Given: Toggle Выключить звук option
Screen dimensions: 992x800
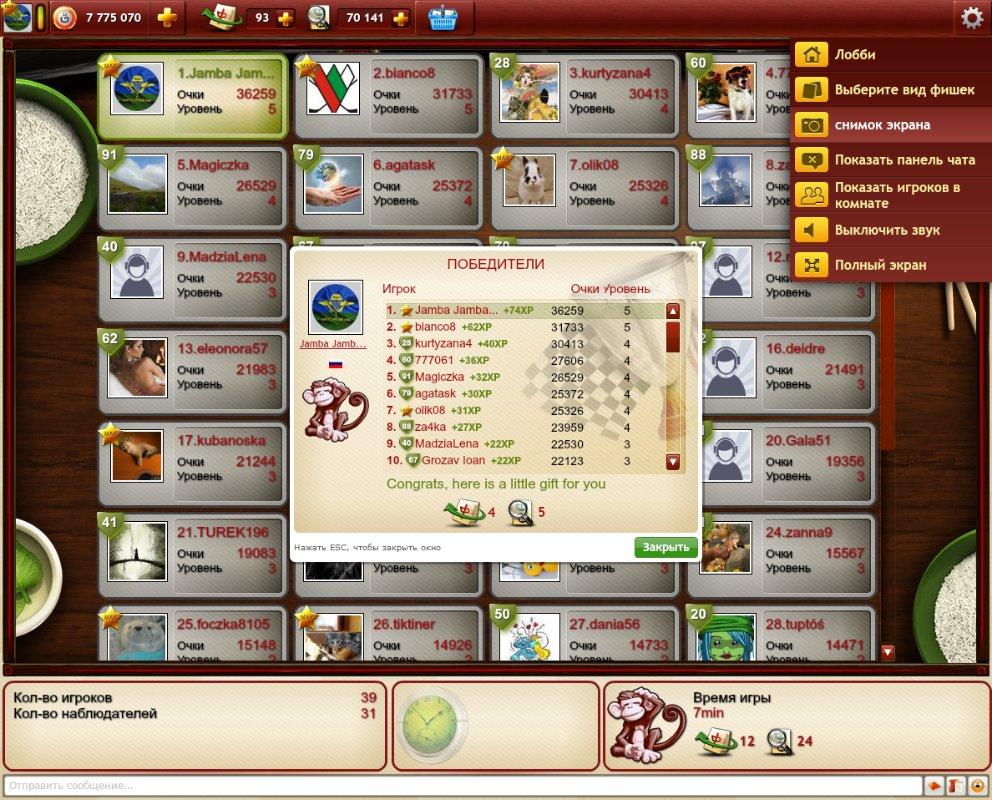Looking at the screenshot, I should (x=882, y=231).
